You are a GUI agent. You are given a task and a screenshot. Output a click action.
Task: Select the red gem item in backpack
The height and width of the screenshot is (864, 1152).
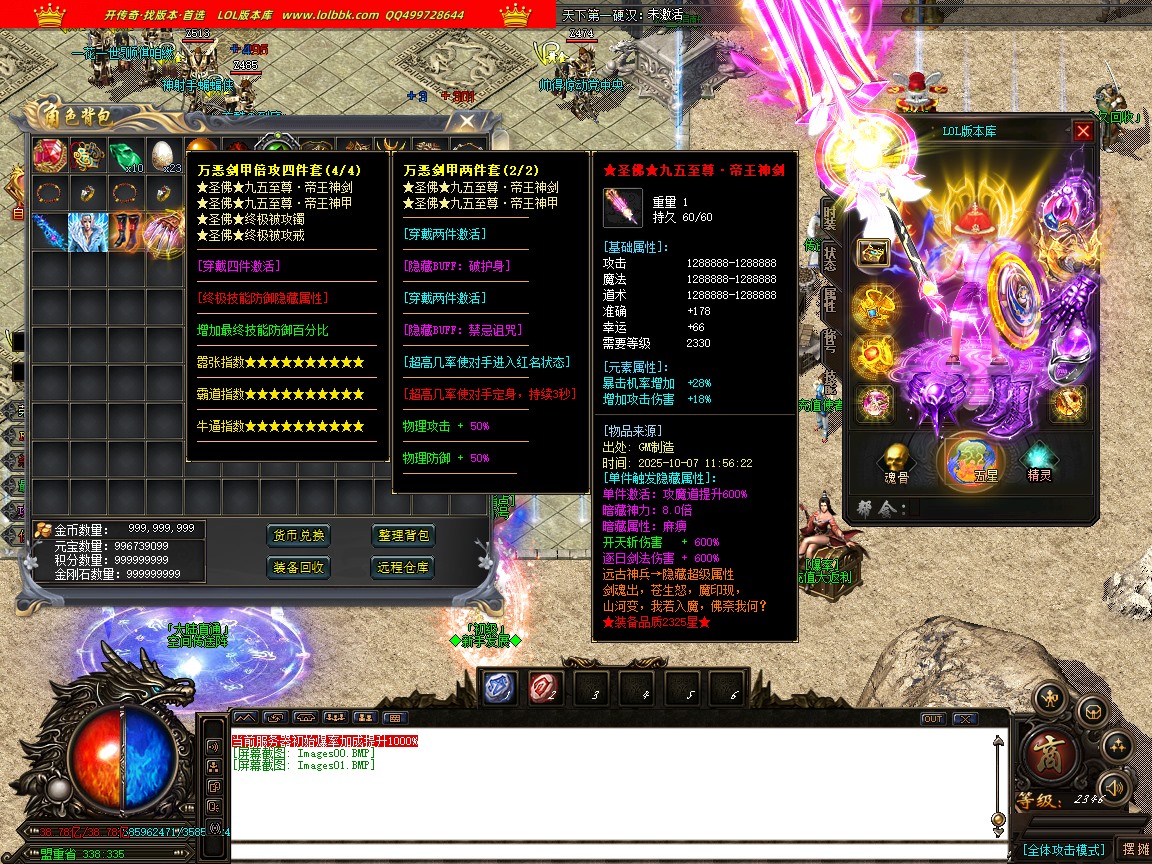(x=50, y=155)
